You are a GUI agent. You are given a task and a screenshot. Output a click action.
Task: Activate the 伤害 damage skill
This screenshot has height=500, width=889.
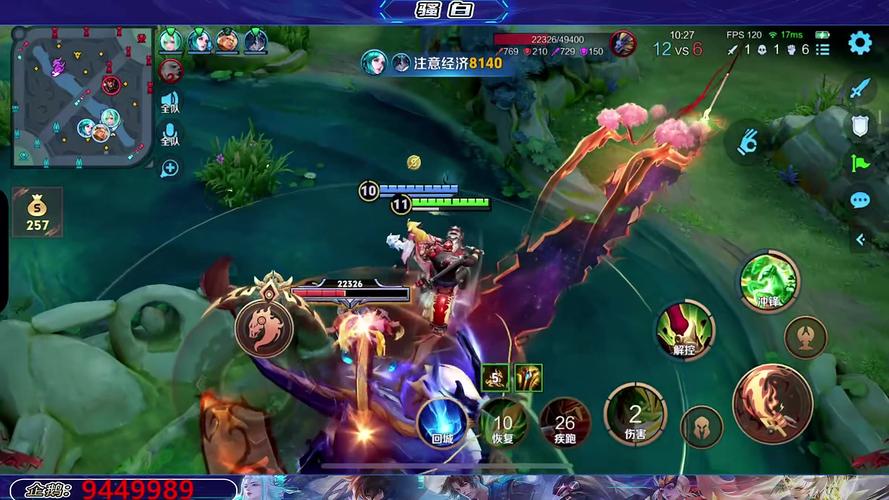pos(635,414)
